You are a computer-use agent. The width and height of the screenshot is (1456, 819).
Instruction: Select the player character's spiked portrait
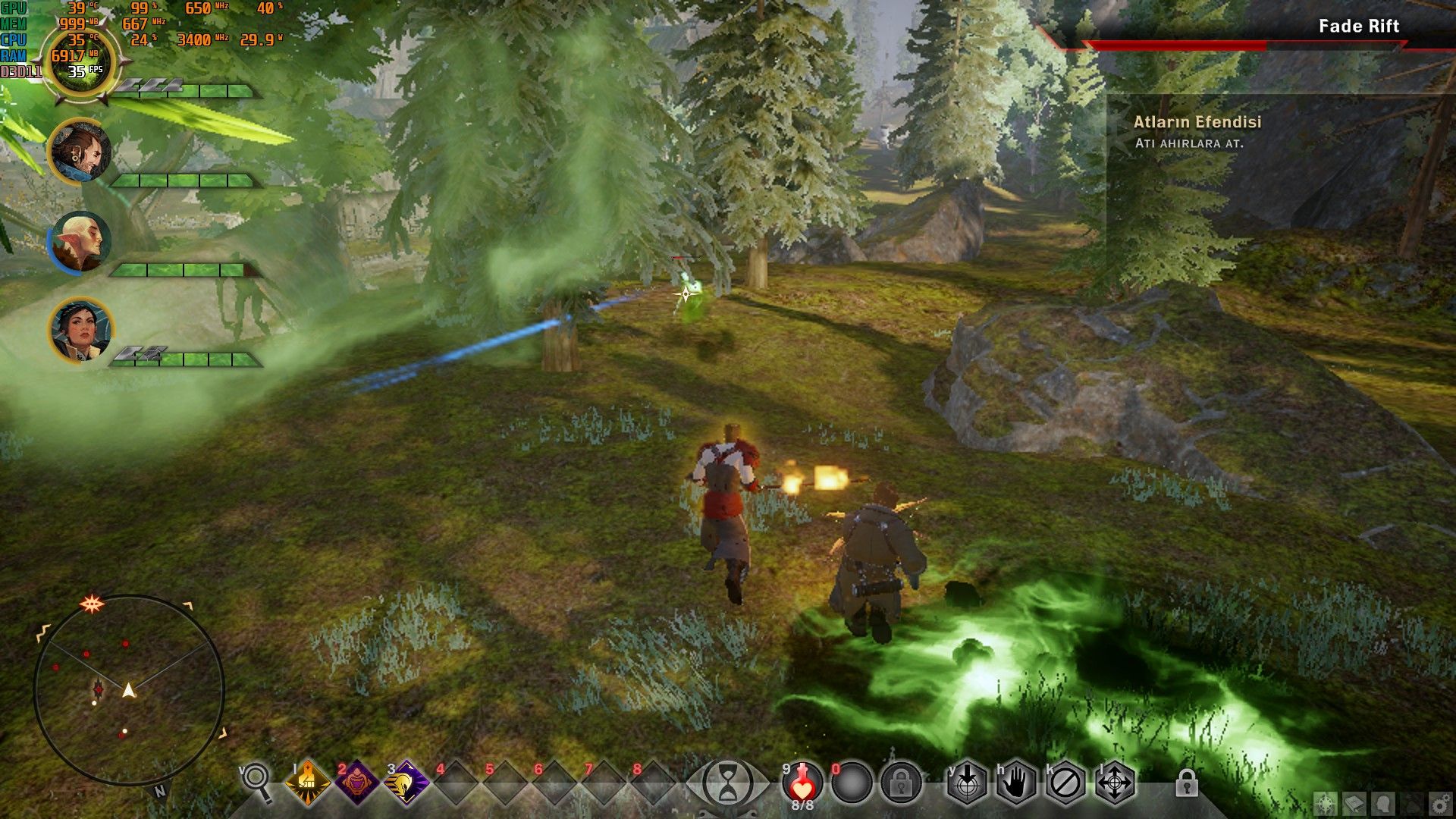click(79, 62)
